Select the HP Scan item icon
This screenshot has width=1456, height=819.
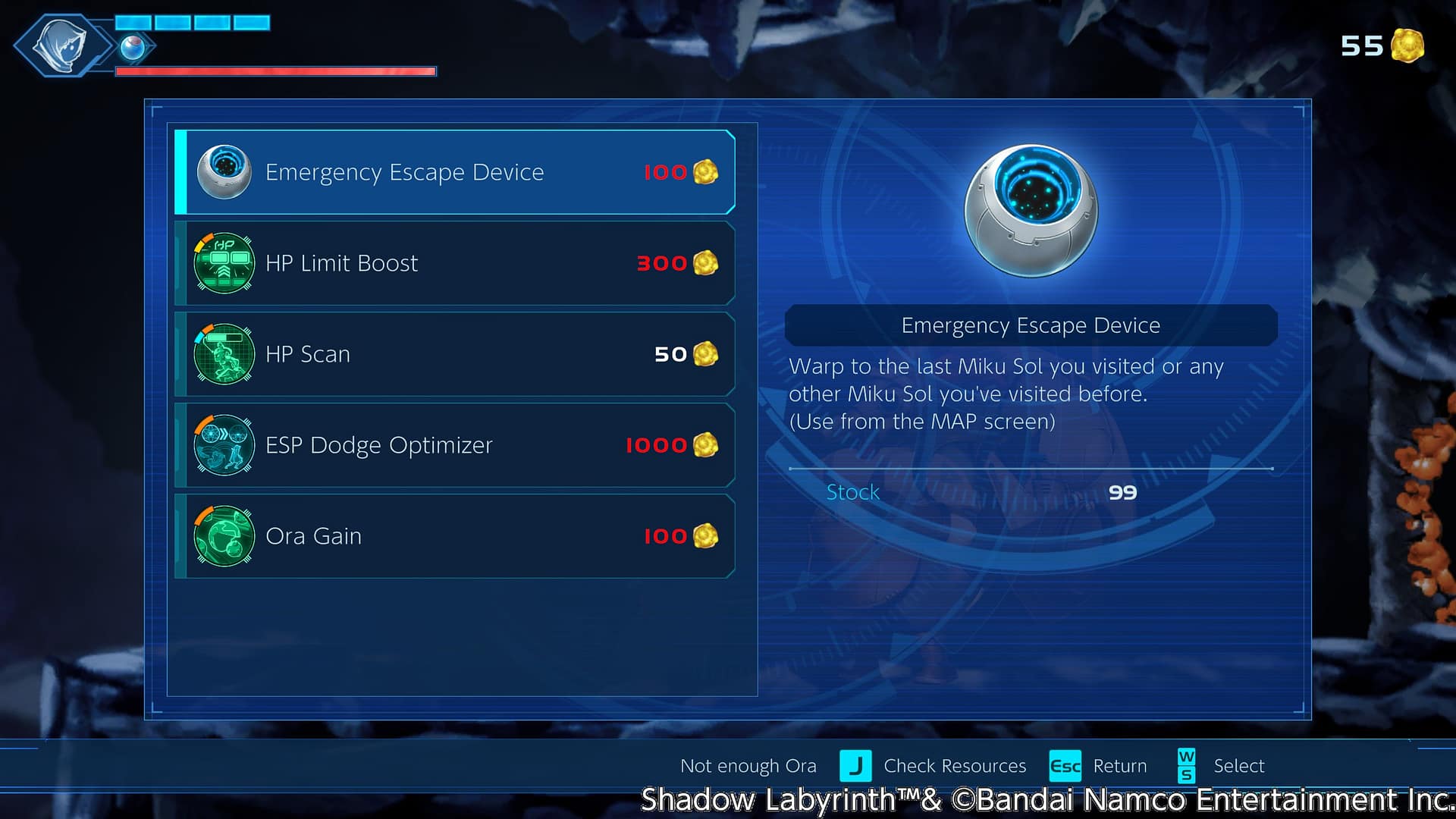coord(224,354)
